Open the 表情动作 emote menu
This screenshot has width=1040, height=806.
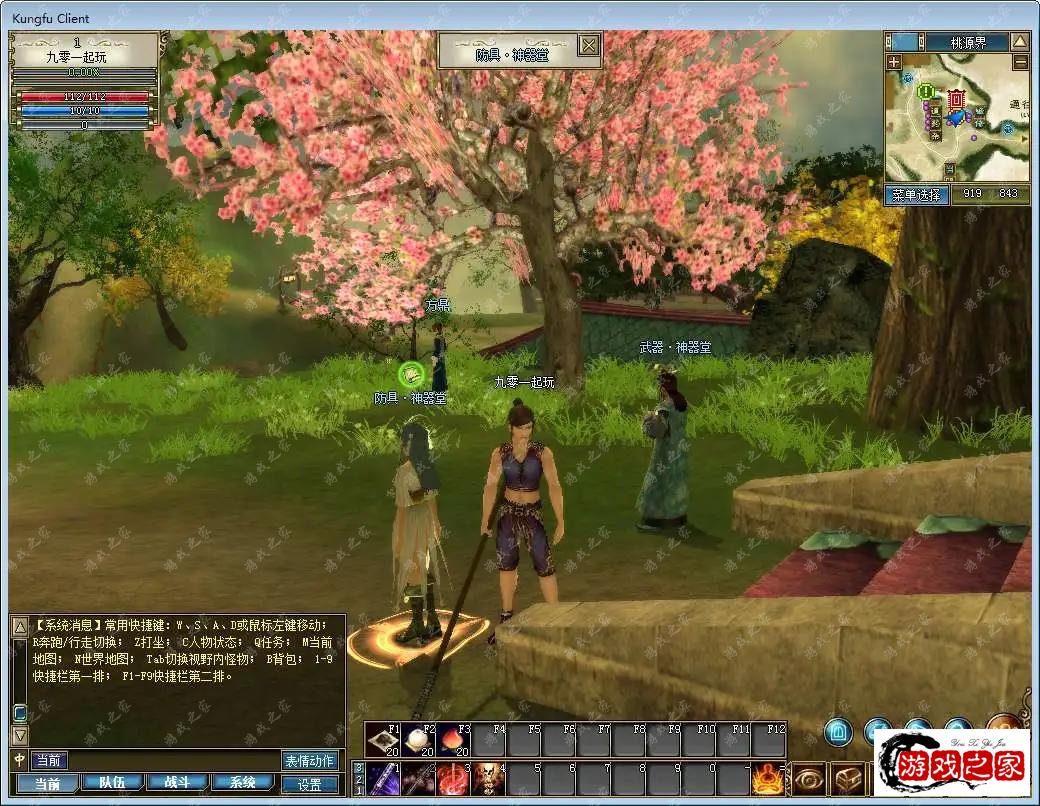309,761
